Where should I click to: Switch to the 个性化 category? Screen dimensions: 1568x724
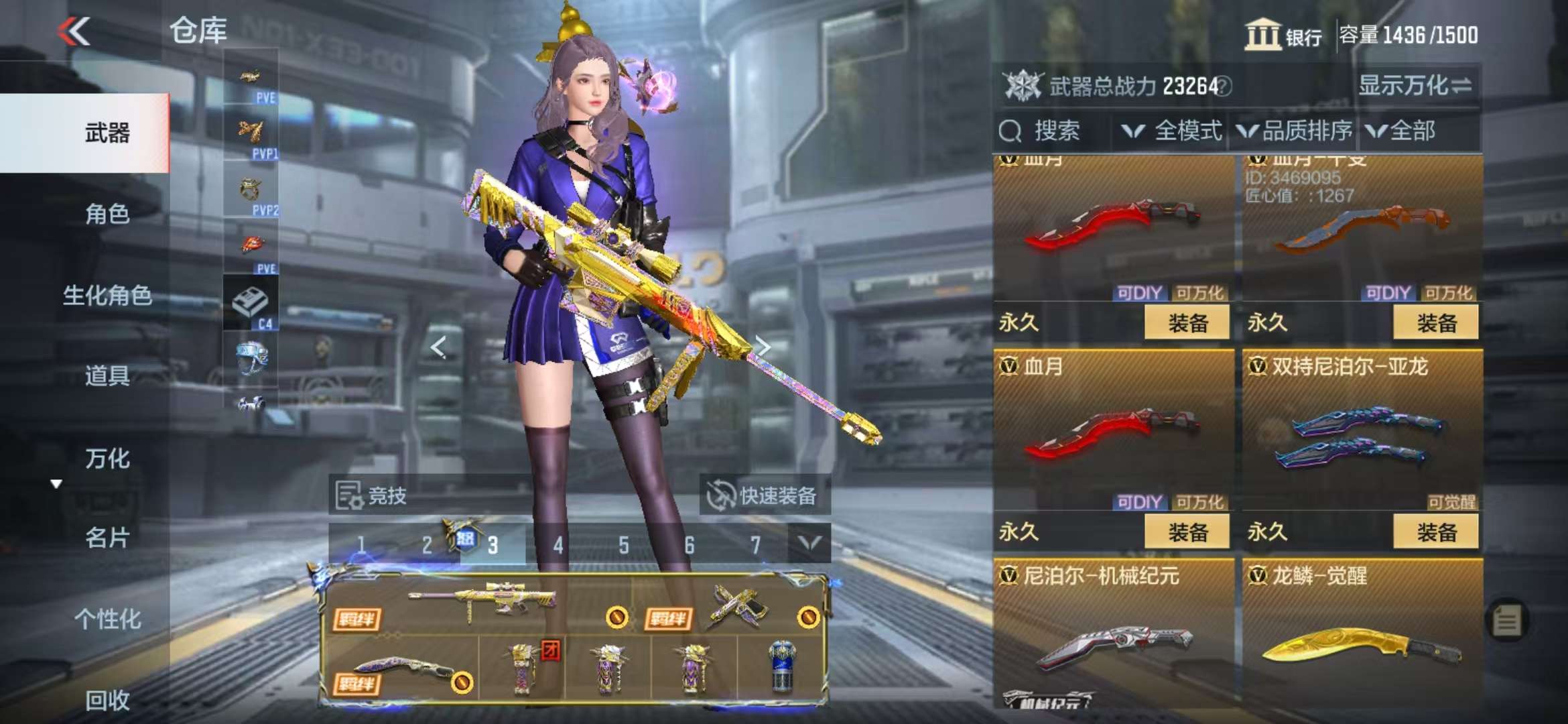click(107, 619)
